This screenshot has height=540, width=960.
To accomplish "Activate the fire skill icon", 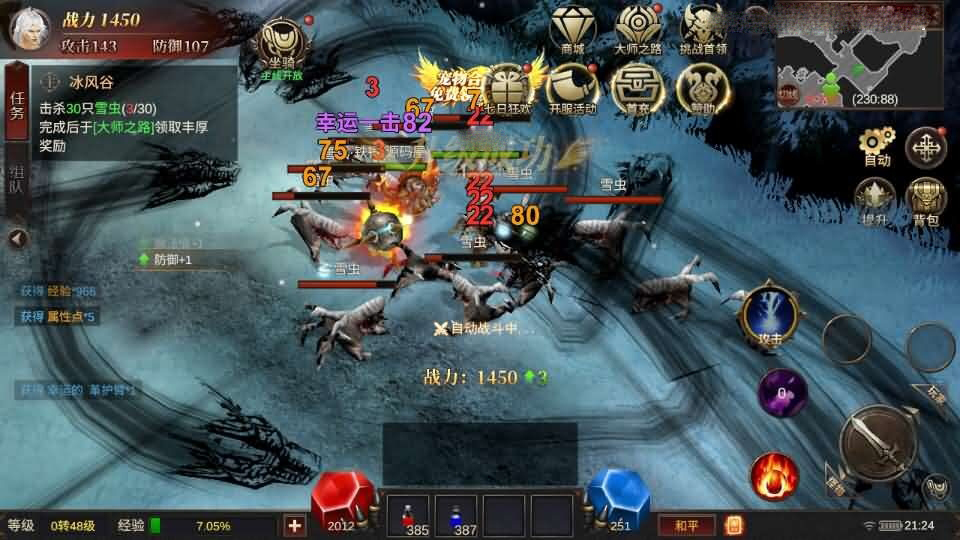I will pos(775,474).
